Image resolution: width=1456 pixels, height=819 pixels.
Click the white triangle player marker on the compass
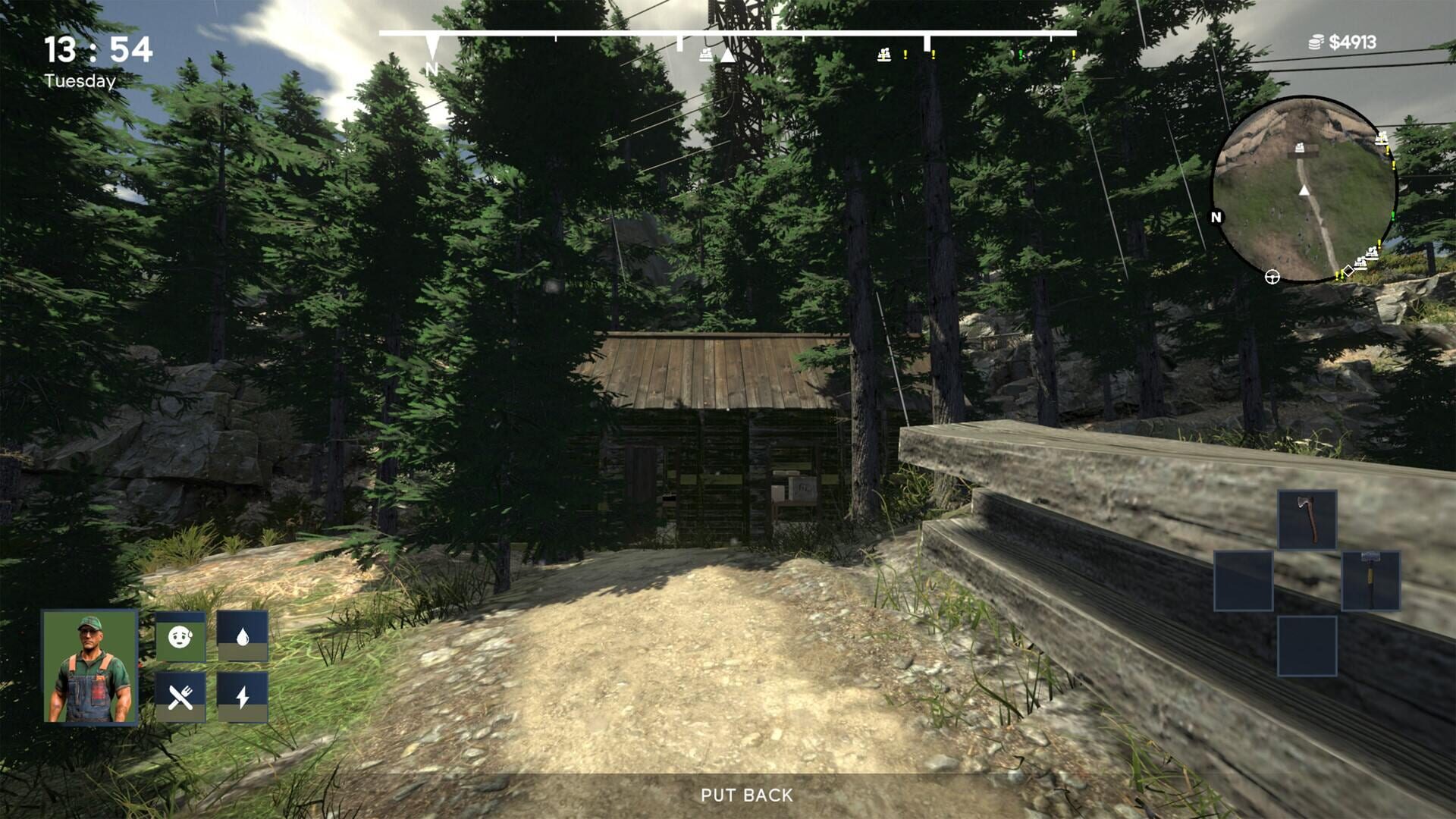(x=728, y=55)
